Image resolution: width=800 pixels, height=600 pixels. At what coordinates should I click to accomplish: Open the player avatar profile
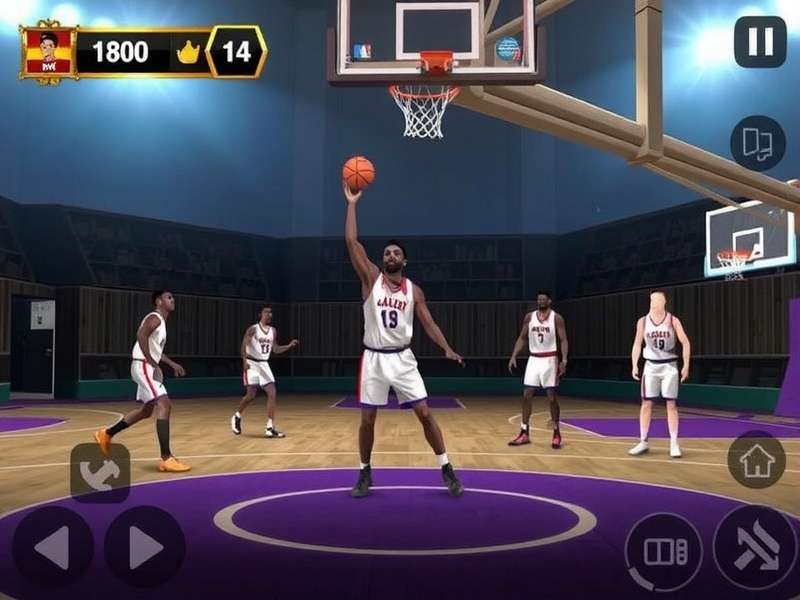(48, 52)
